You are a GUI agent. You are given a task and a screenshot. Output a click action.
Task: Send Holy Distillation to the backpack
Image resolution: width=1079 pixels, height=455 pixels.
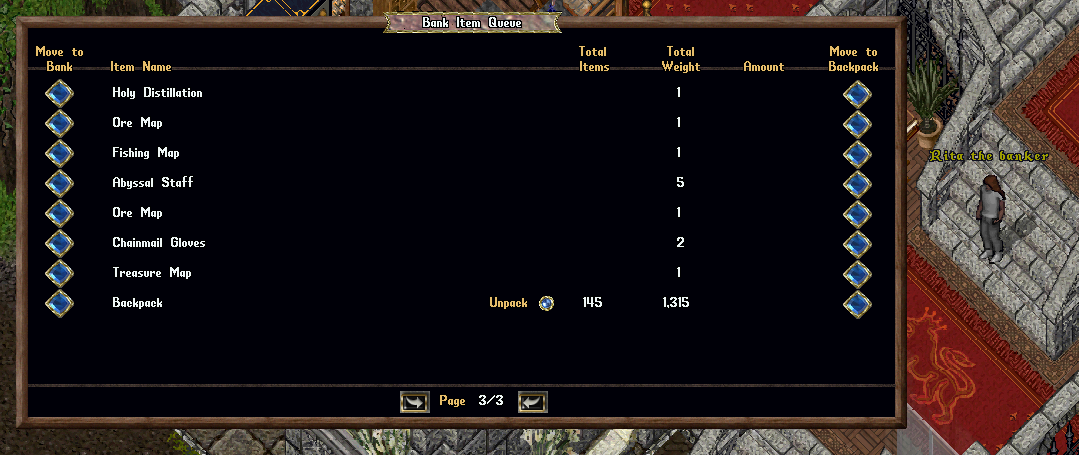click(857, 94)
